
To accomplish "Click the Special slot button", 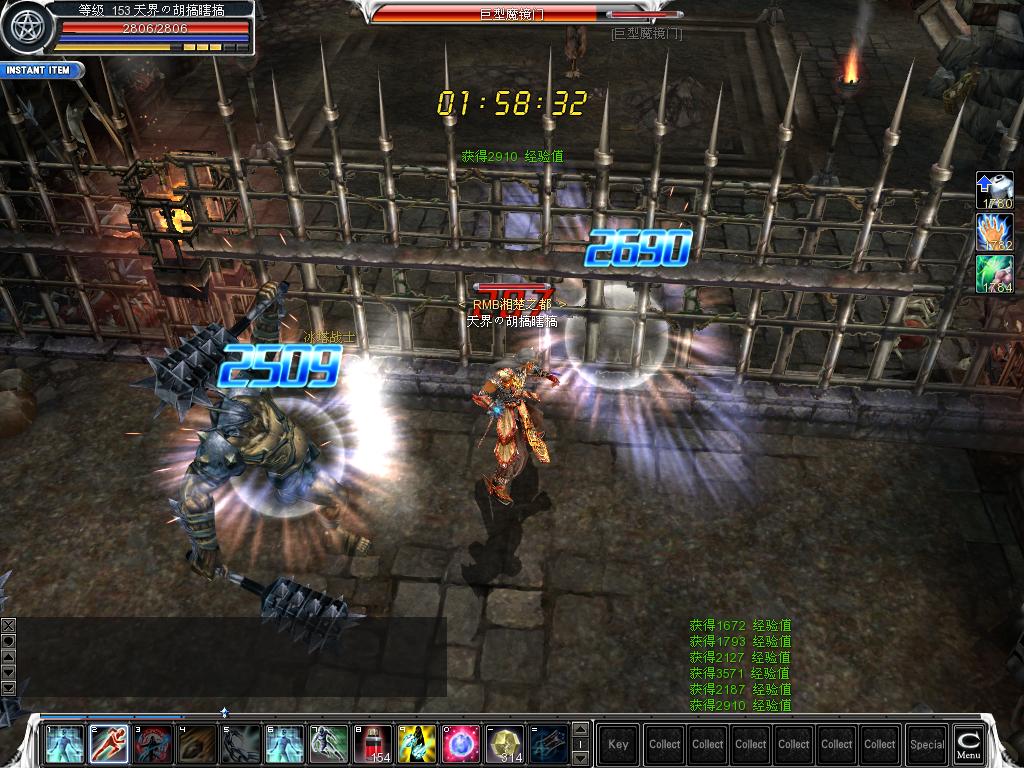I will [x=927, y=744].
